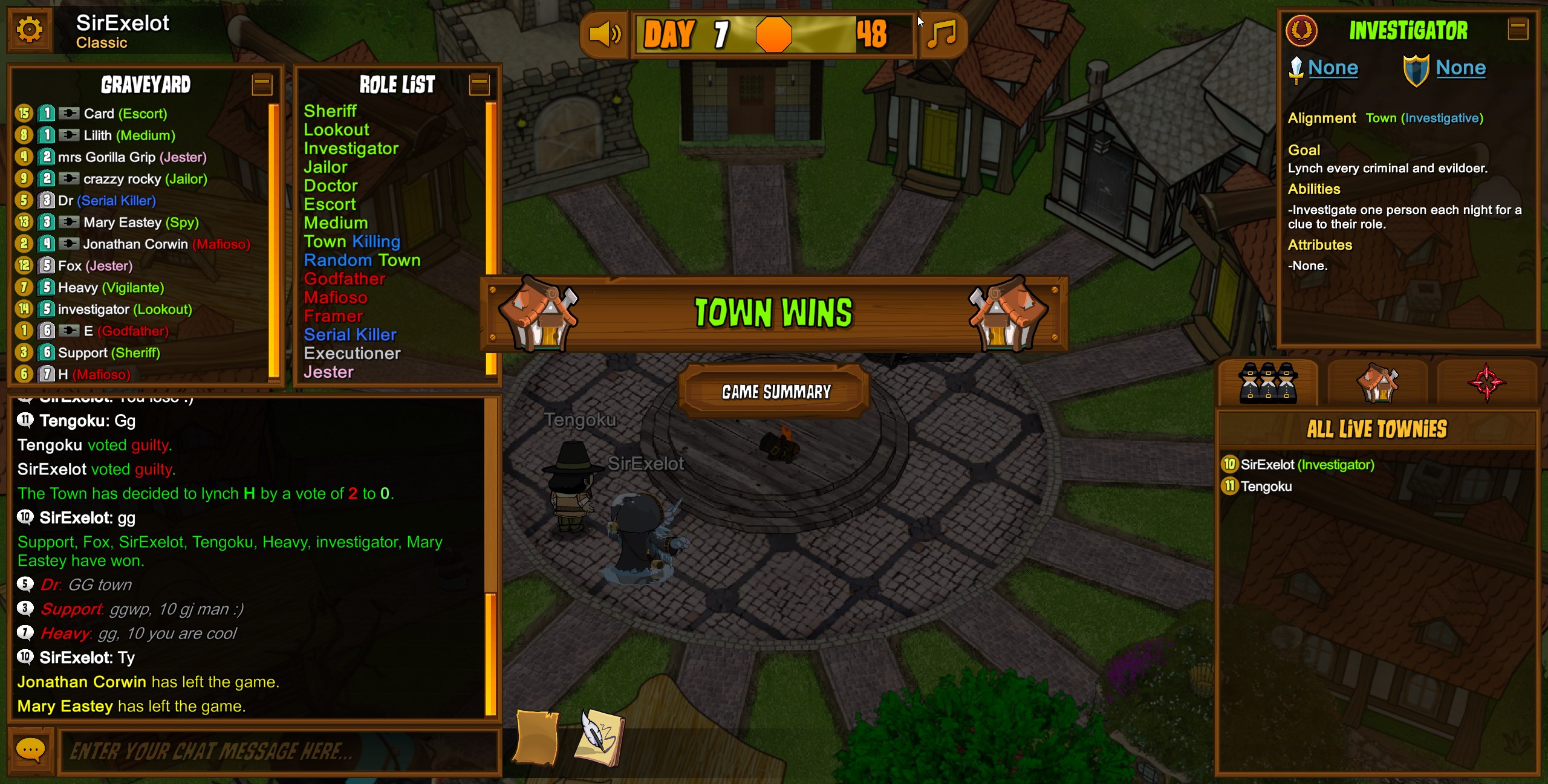Click the attack None link

(x=1333, y=68)
